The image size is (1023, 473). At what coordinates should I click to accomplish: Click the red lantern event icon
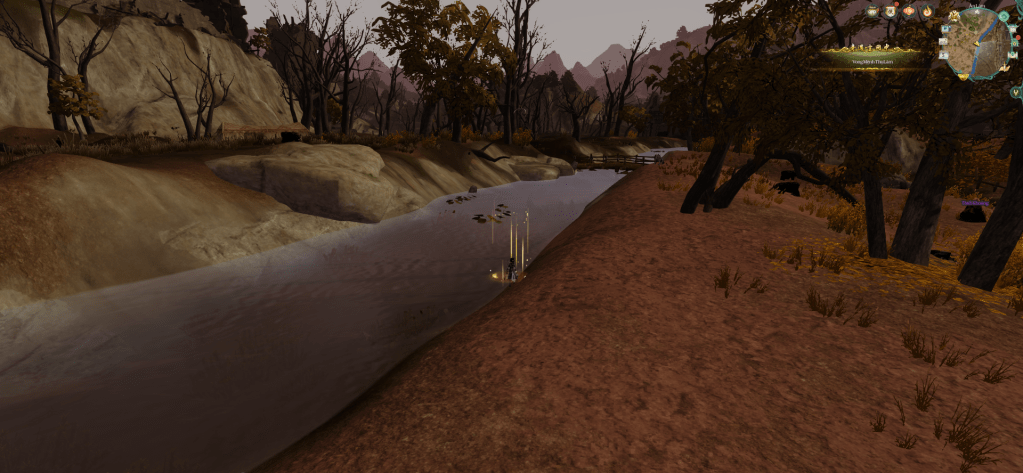point(909,11)
